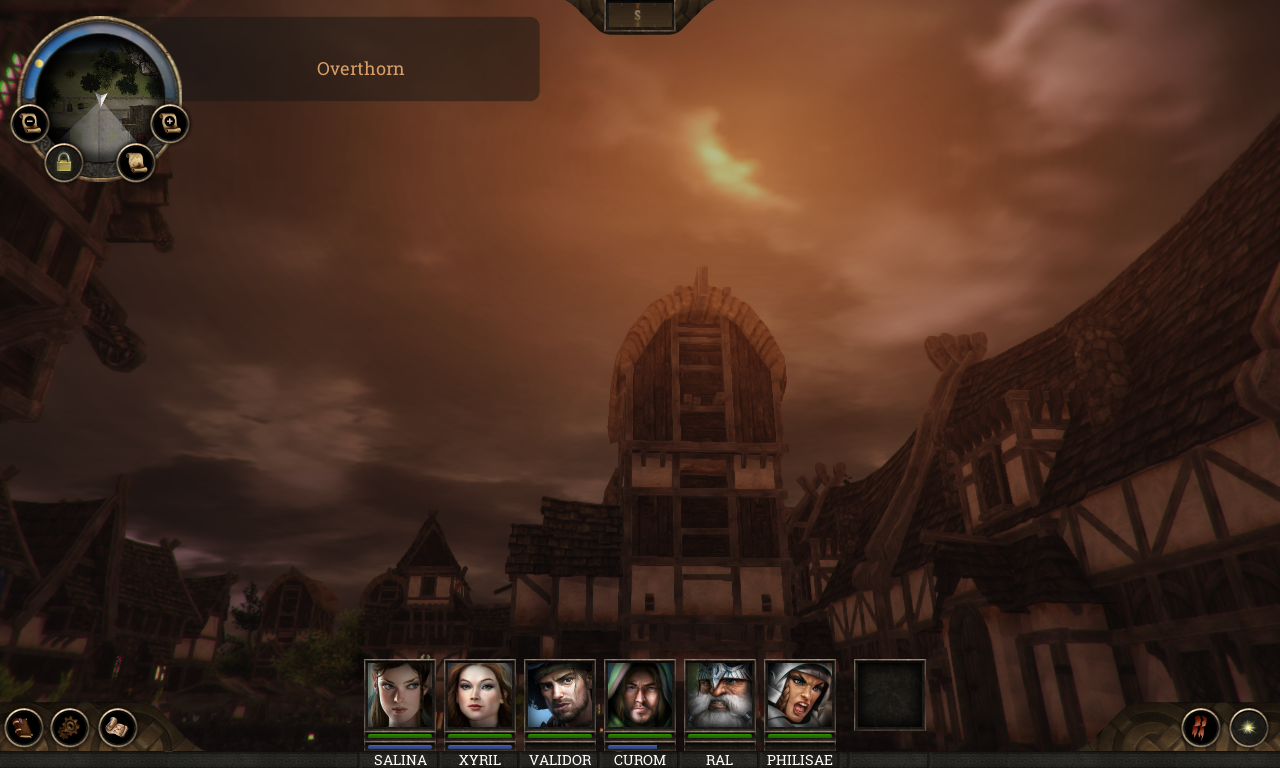The width and height of the screenshot is (1280, 768).
Task: Click the gold coin counter at top
Action: click(637, 14)
